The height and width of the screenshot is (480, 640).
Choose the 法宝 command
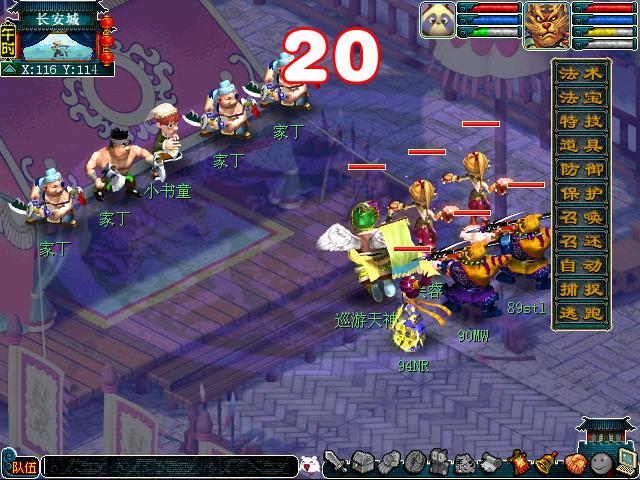coord(580,98)
